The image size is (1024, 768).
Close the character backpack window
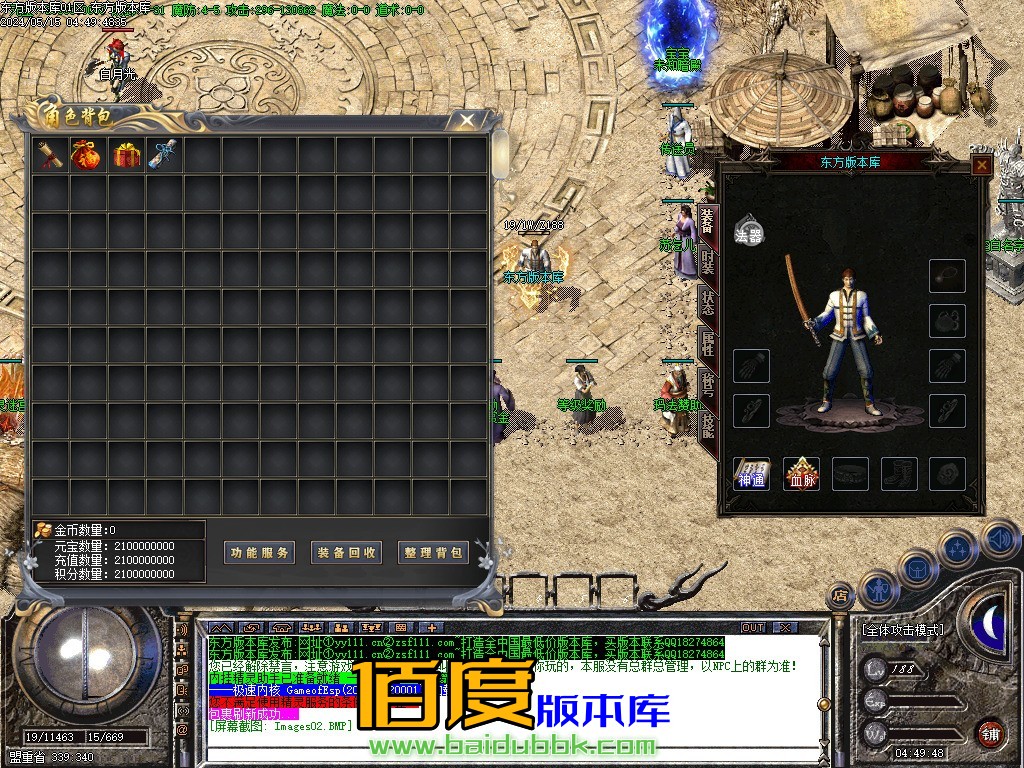point(466,121)
